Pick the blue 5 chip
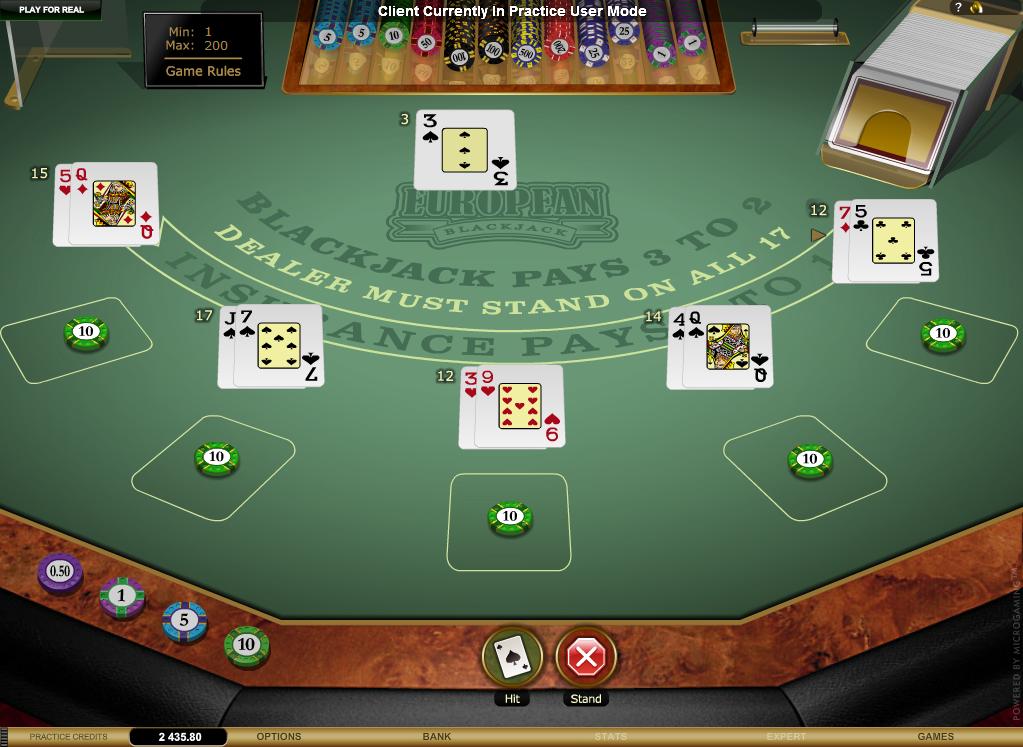Screen dimensions: 1023x747 (x=184, y=620)
